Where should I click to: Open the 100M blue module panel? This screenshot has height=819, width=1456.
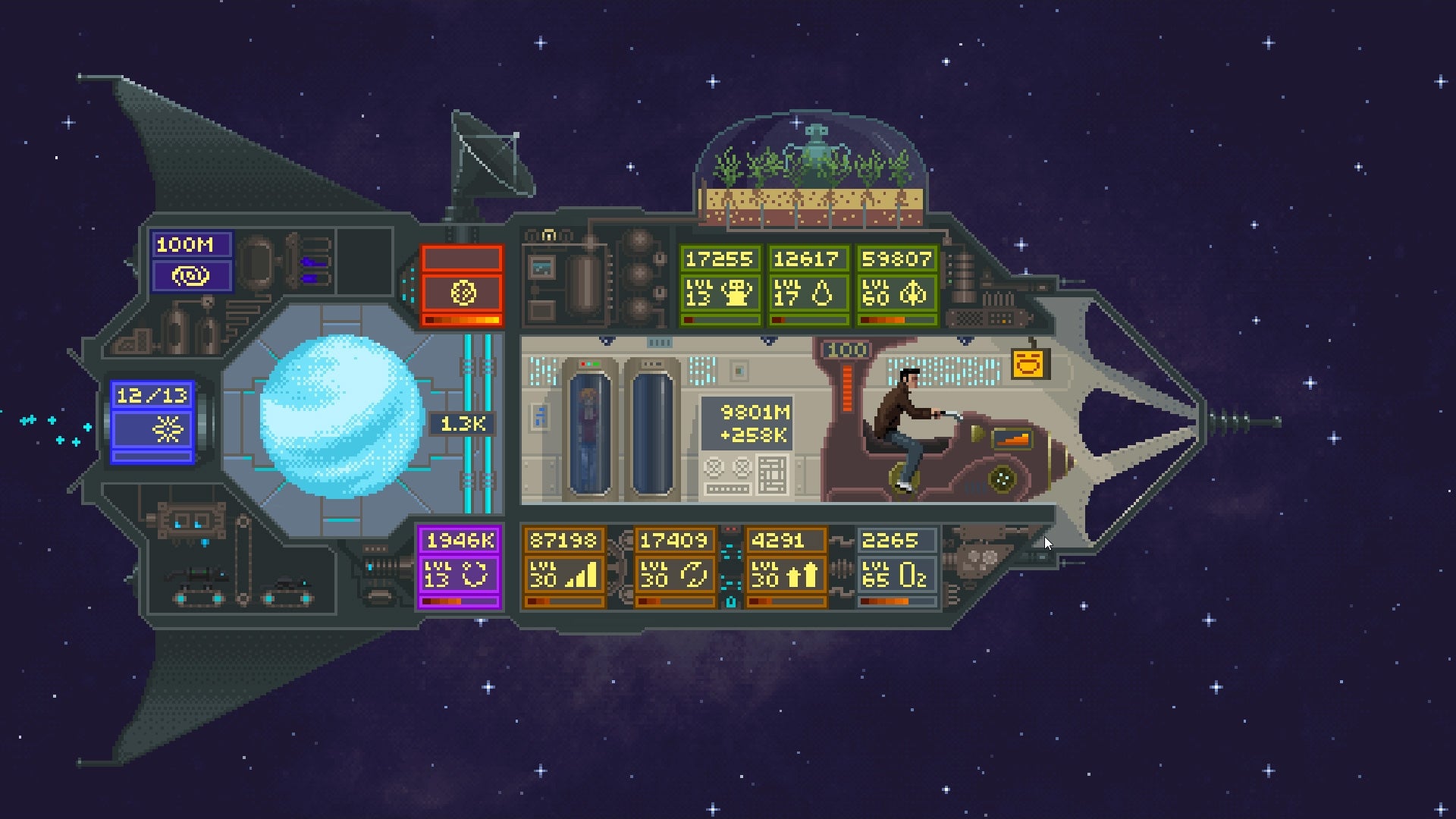191,262
